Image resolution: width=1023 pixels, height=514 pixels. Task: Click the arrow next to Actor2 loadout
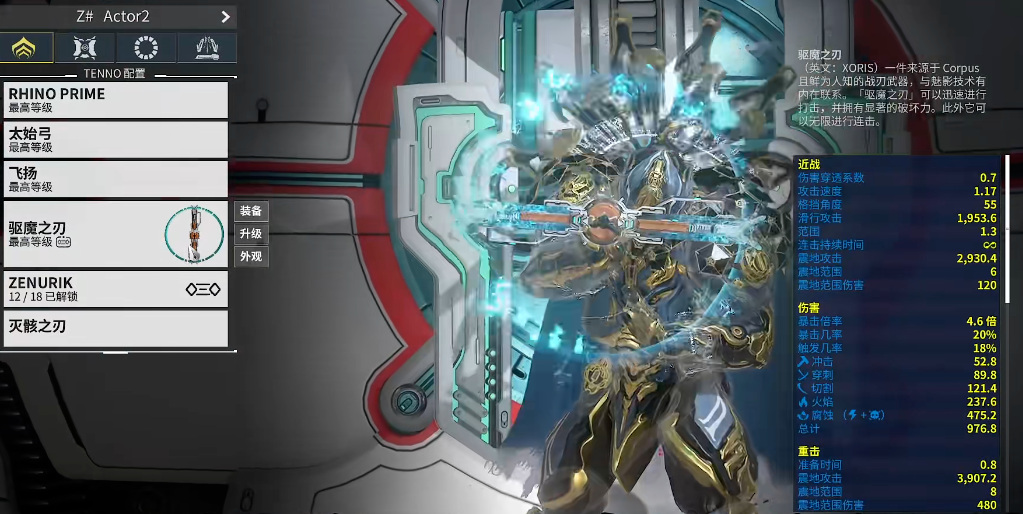pyautogui.click(x=225, y=17)
